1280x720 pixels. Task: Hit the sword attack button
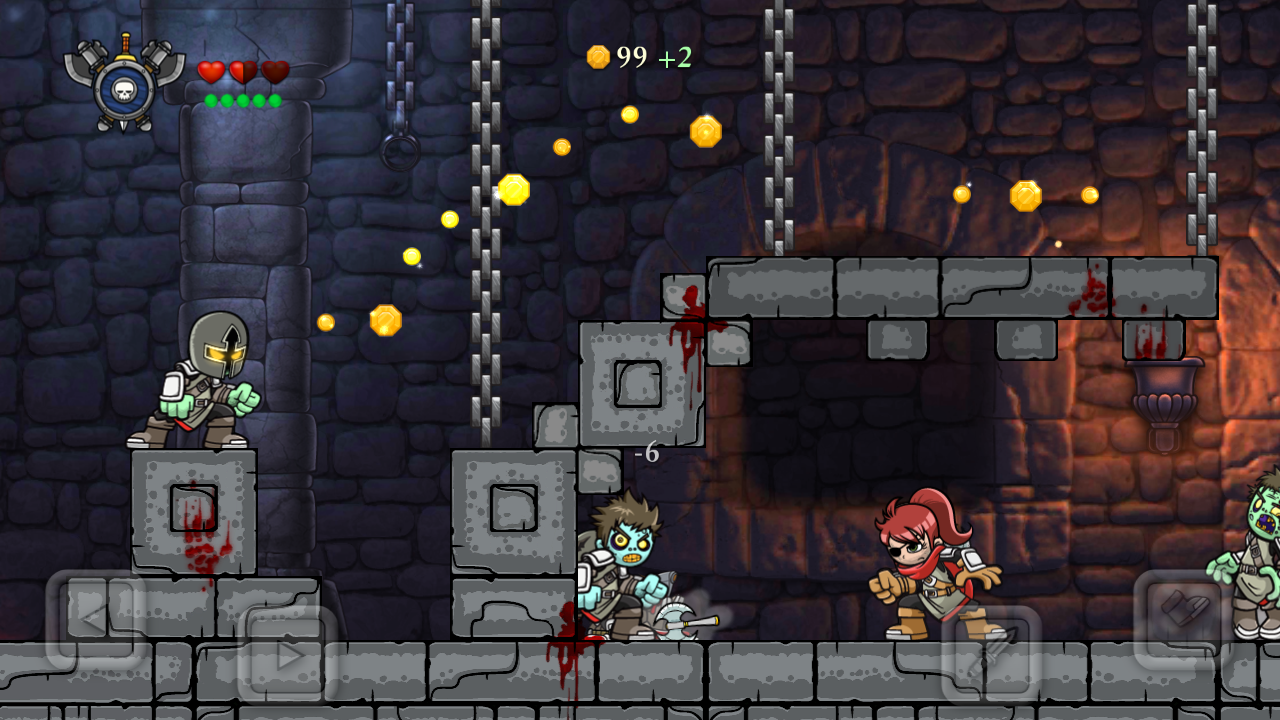(x=992, y=655)
